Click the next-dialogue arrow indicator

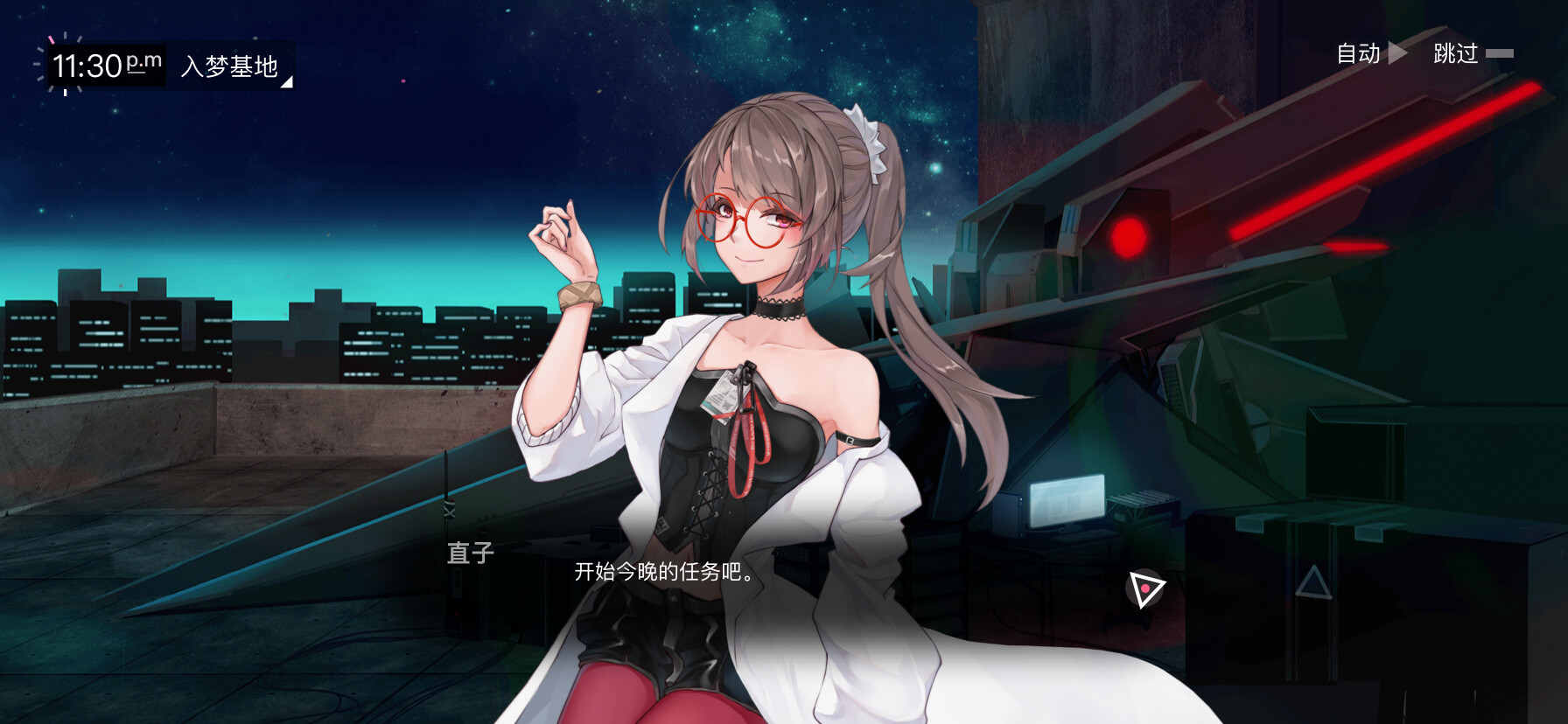click(x=1146, y=588)
